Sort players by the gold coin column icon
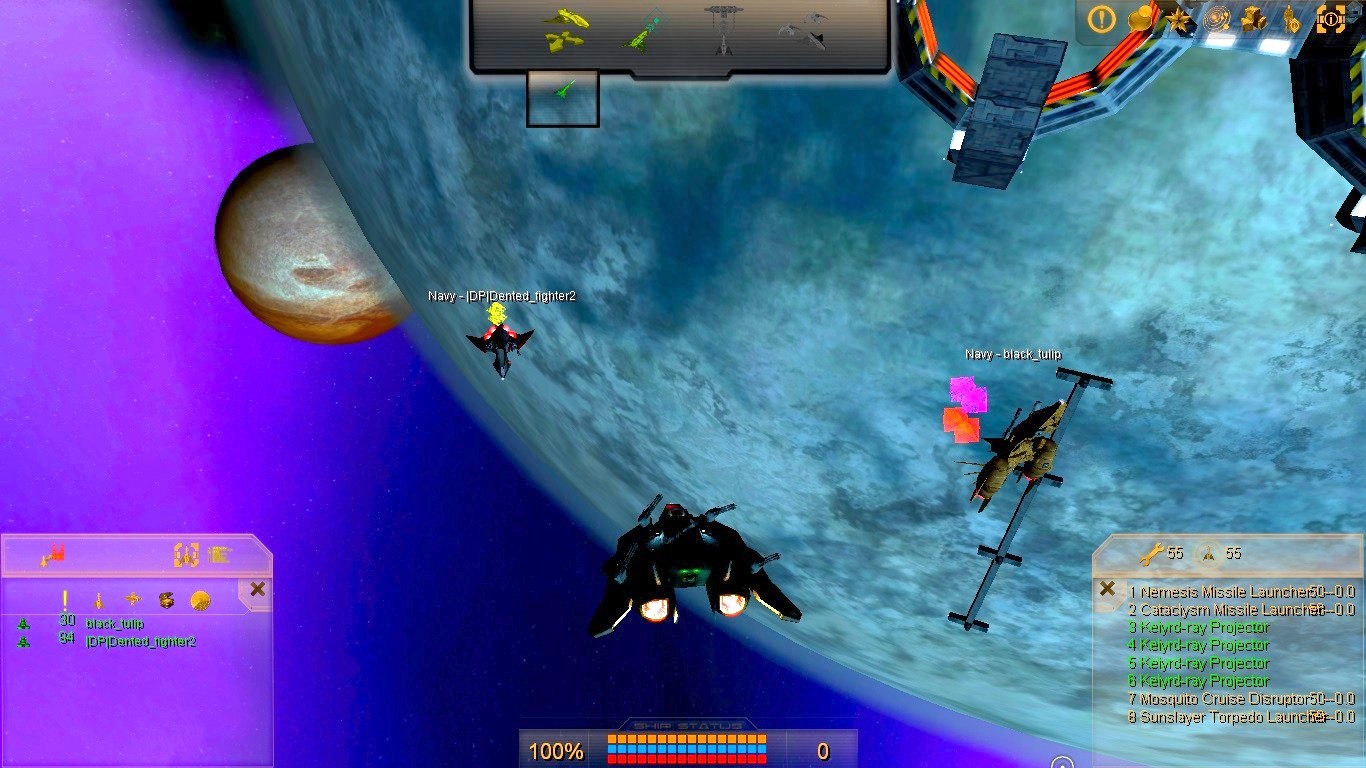 pos(200,599)
